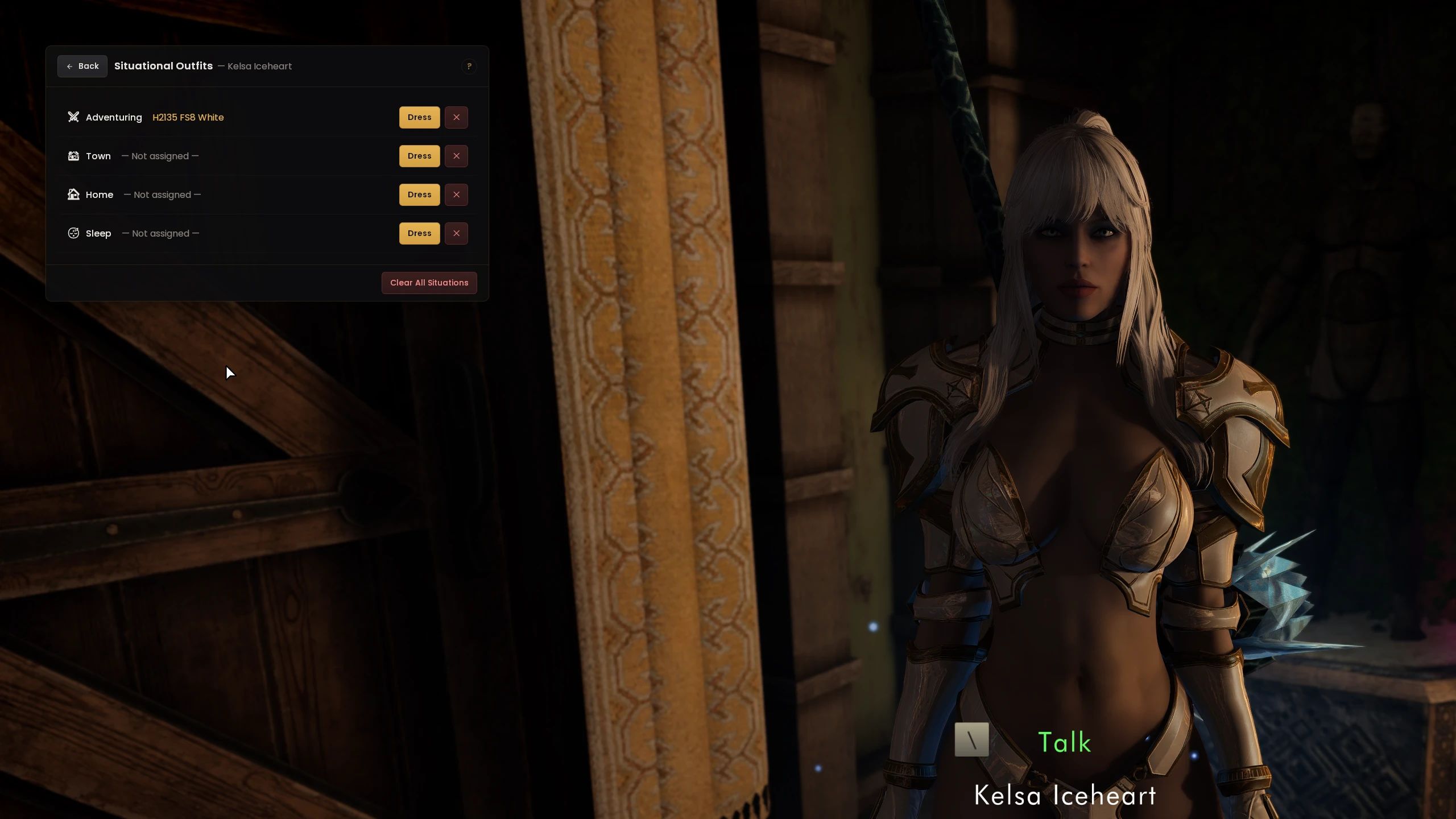Click the Clear All Situations button
The image size is (1456, 819).
click(x=429, y=283)
